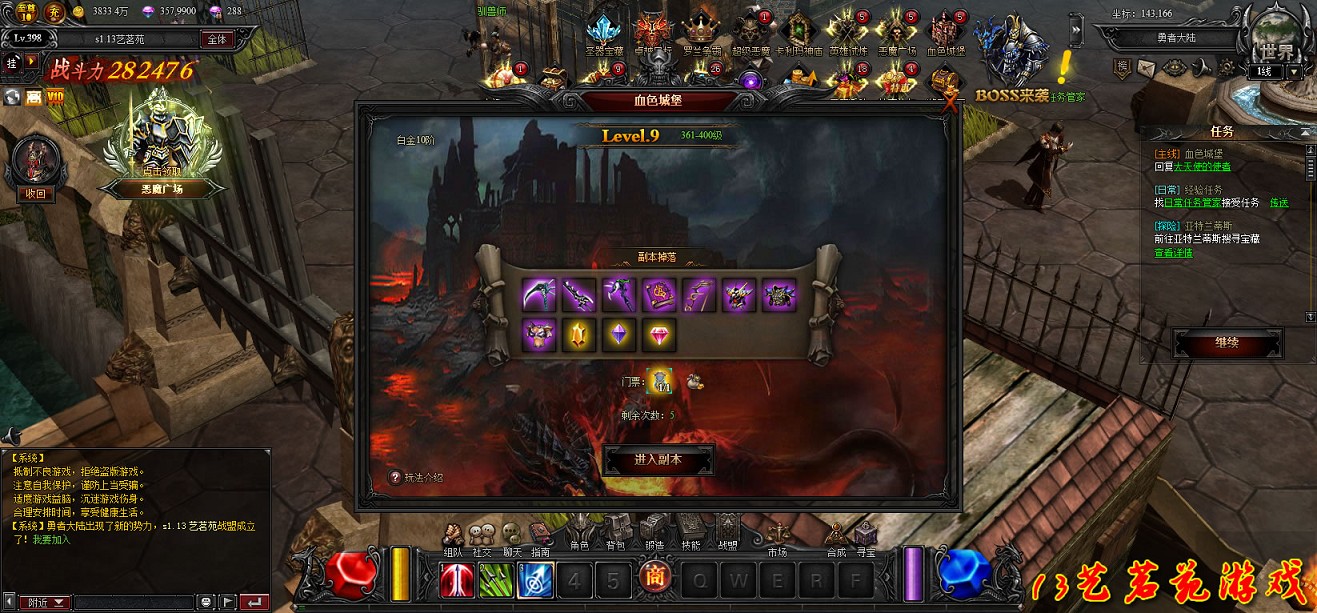
Task: Open the 技能 skills menu
Action: click(690, 532)
